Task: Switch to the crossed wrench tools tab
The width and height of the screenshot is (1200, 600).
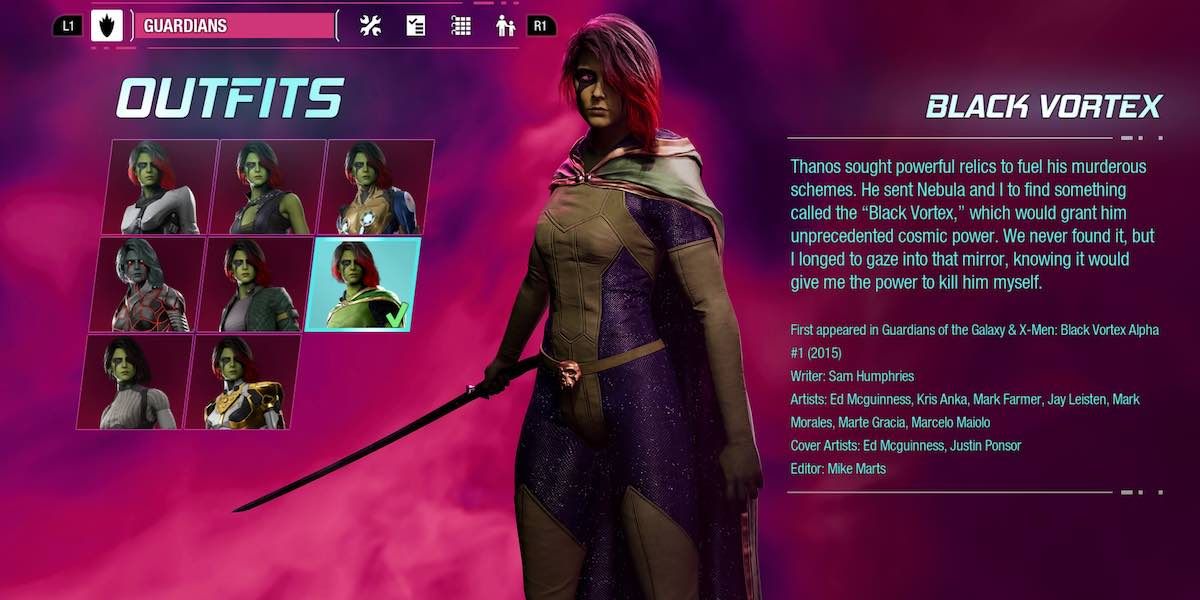Action: [x=370, y=26]
